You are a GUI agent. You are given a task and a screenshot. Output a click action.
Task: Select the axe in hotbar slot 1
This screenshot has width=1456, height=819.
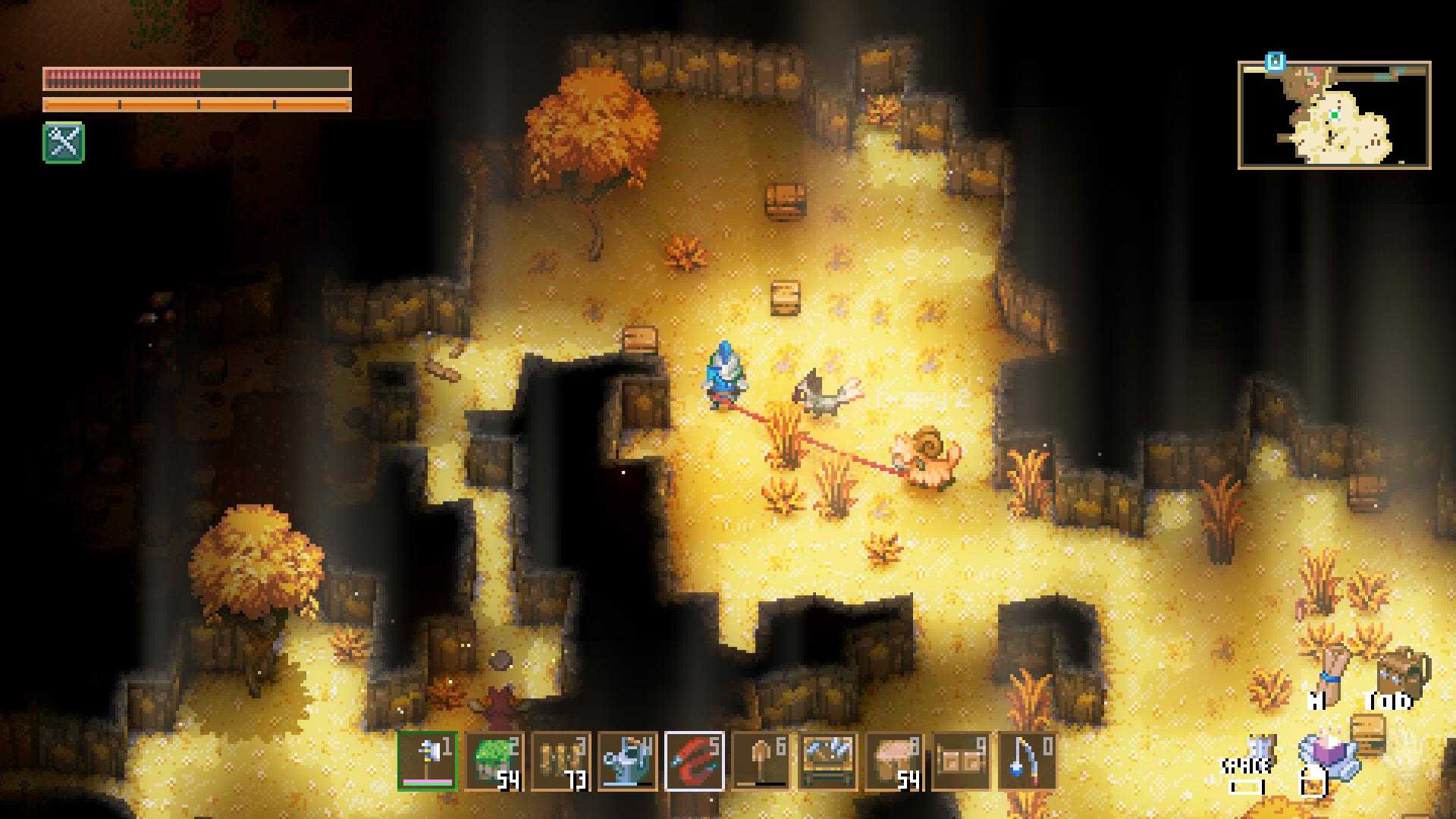(428, 761)
